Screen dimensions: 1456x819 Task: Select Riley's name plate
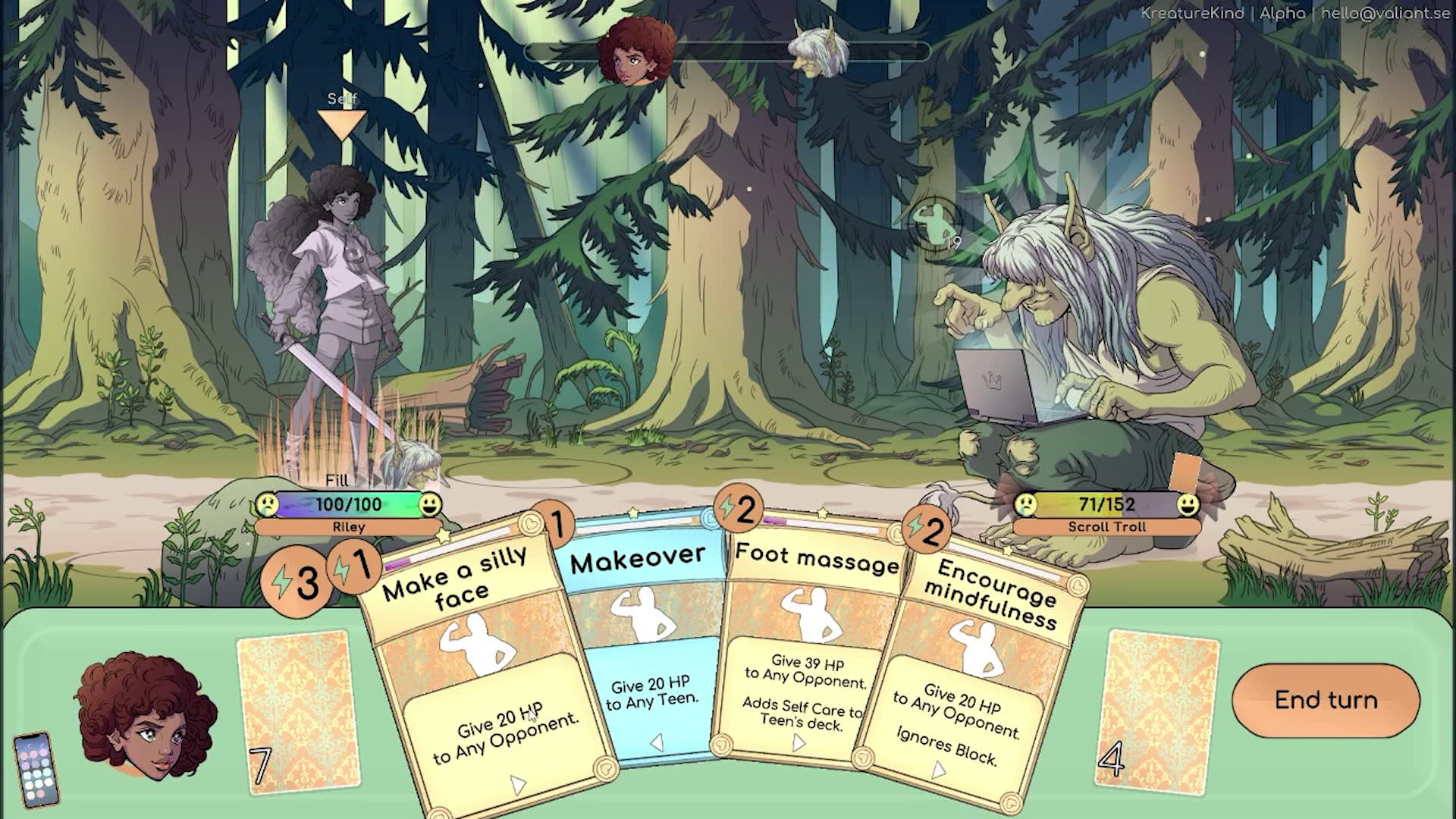349,527
